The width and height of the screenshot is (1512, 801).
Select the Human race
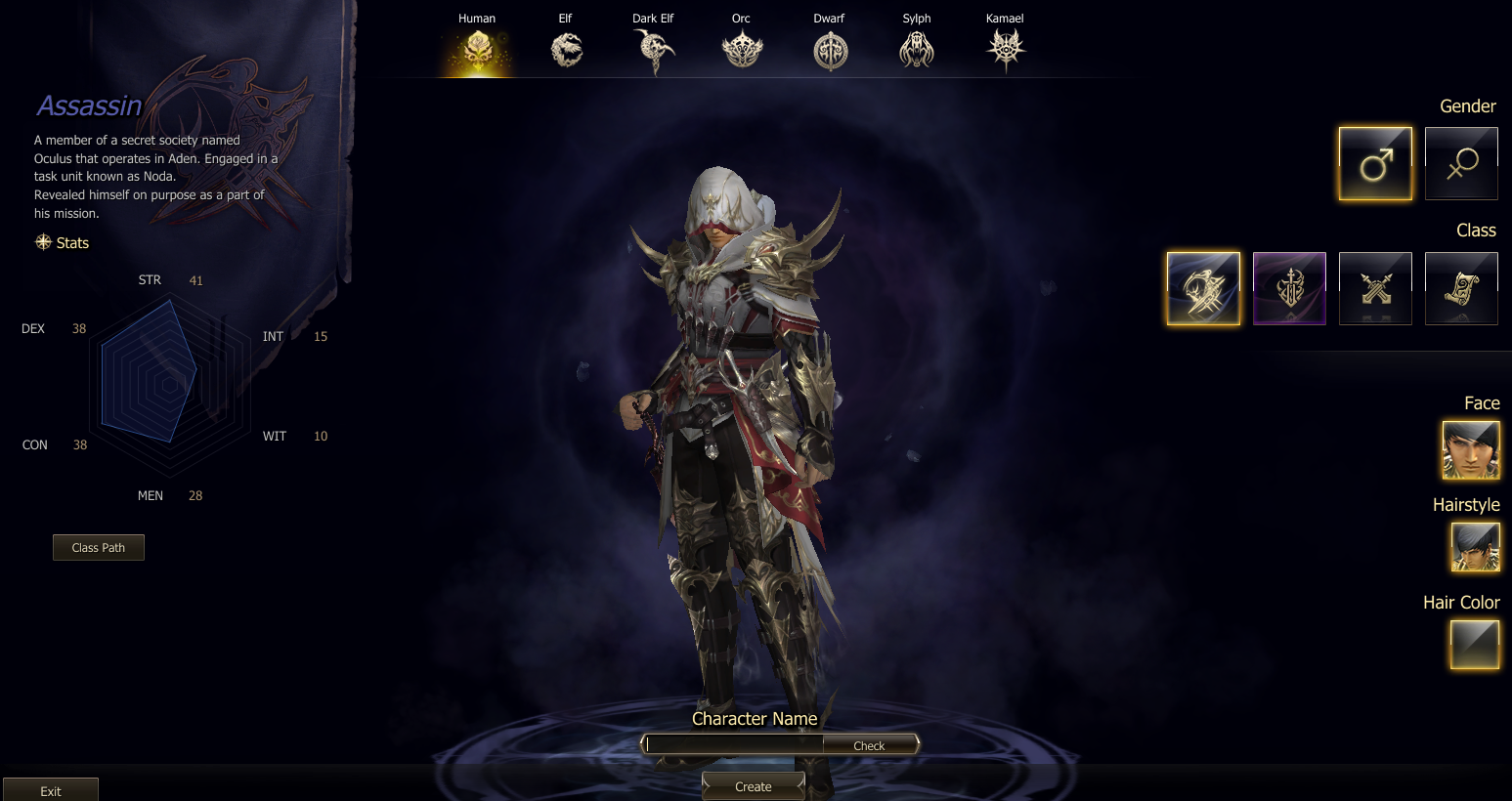477,49
